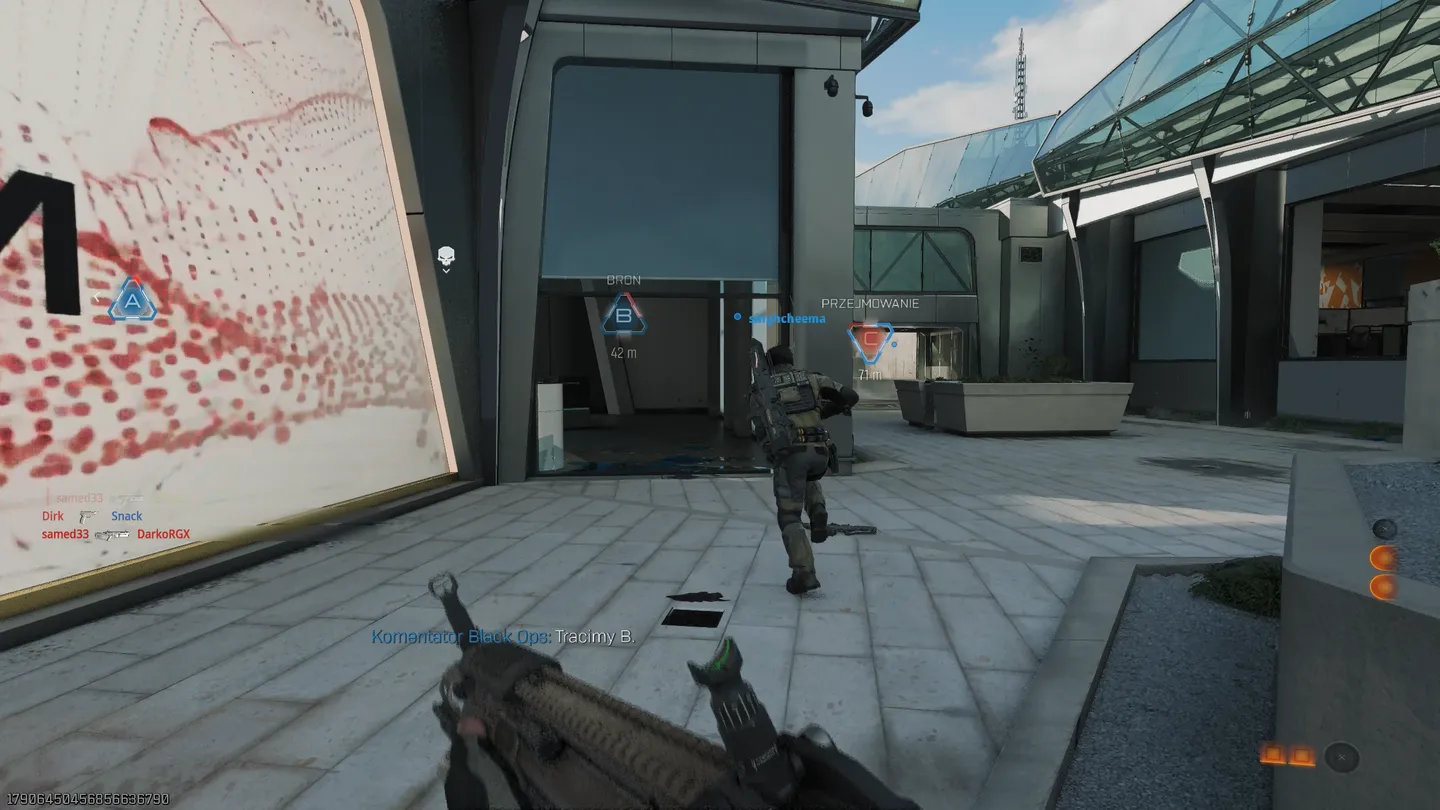1440x810 pixels.
Task: Click the 42 m distance label under B
Action: tap(625, 352)
